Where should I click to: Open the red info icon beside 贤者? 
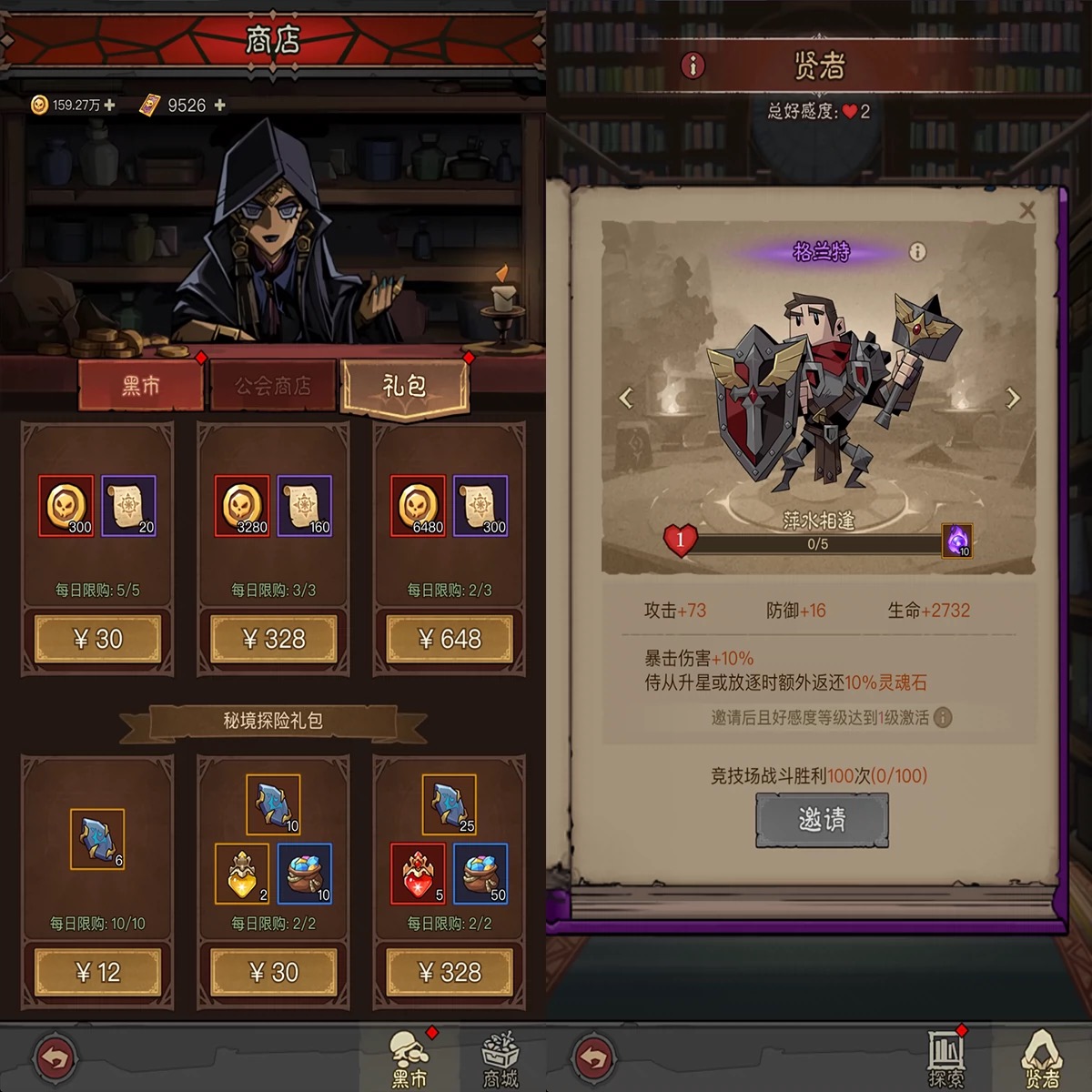[693, 66]
